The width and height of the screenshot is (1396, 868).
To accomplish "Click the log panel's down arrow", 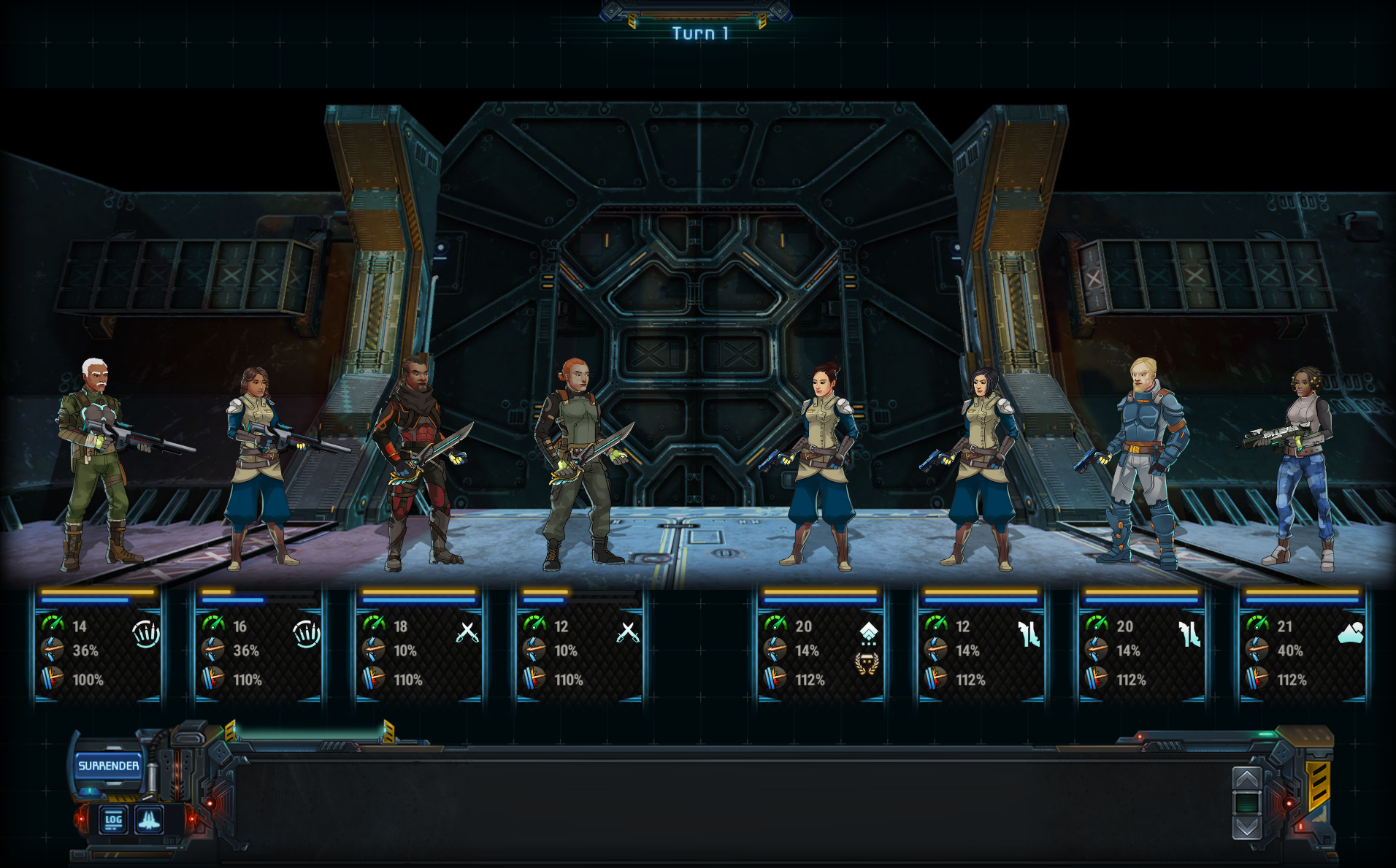I will tap(1246, 827).
